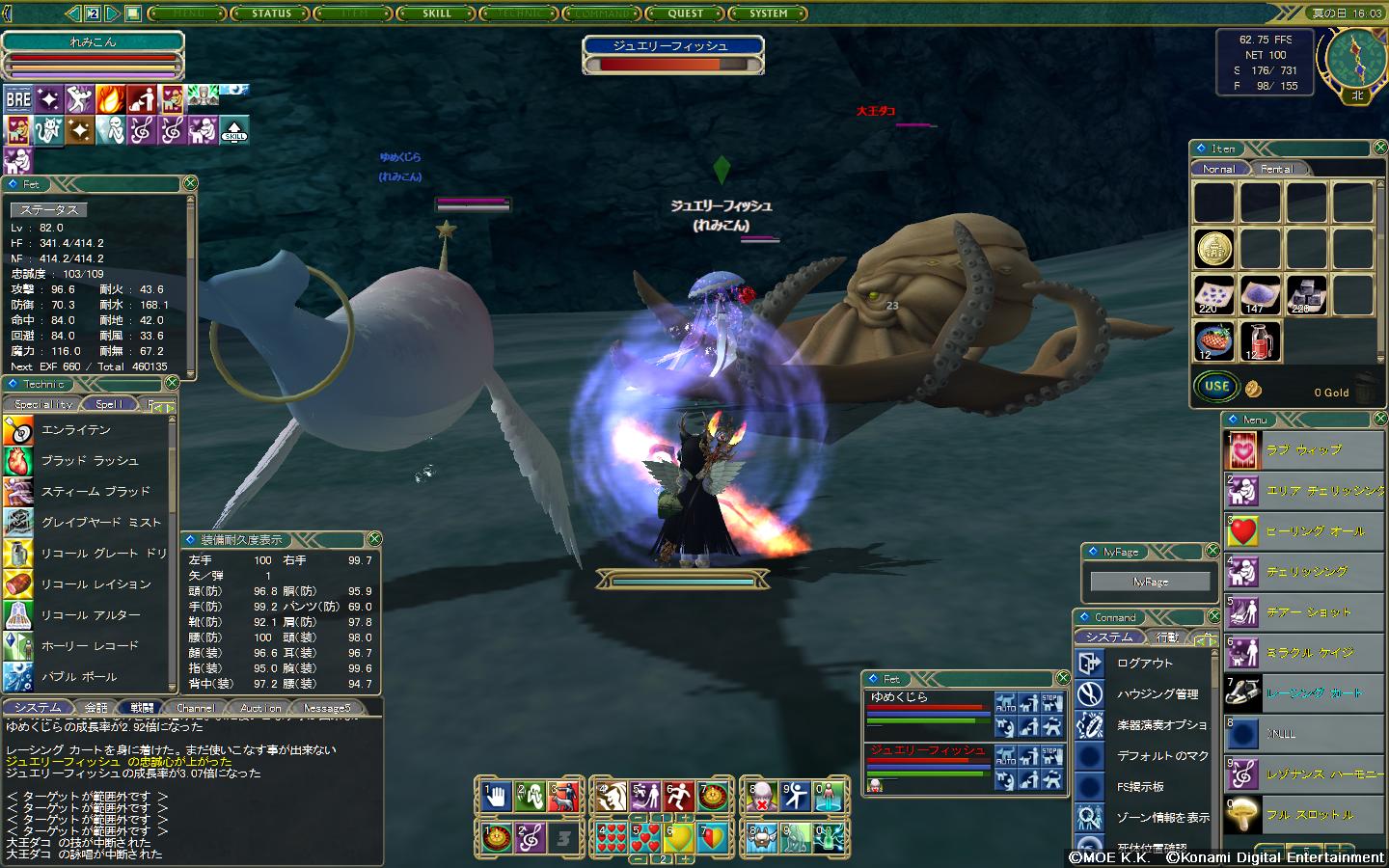This screenshot has height=868, width=1389.
Task: Close the item window
Action: coord(1379,148)
